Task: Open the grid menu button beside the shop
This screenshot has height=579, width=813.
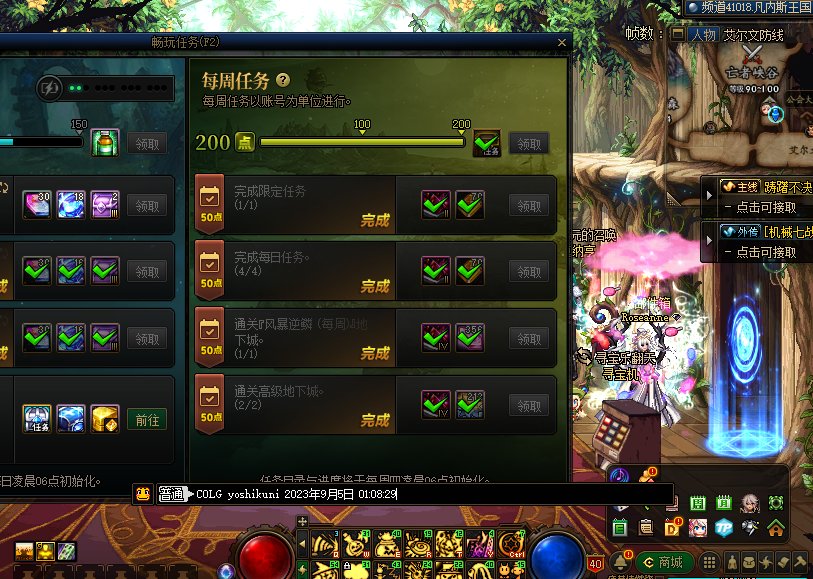Action: tap(708, 563)
